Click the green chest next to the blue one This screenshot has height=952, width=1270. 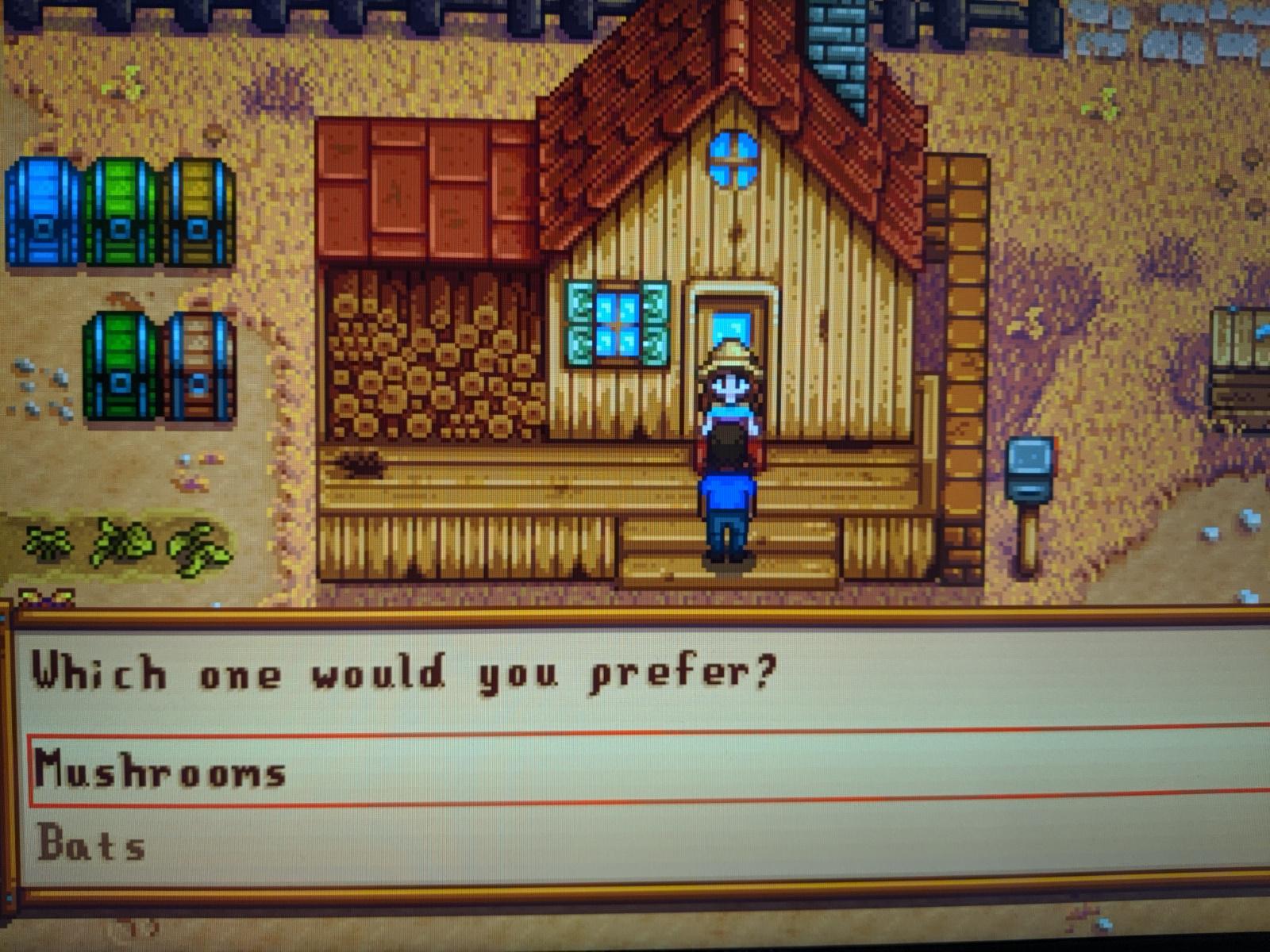(119, 210)
